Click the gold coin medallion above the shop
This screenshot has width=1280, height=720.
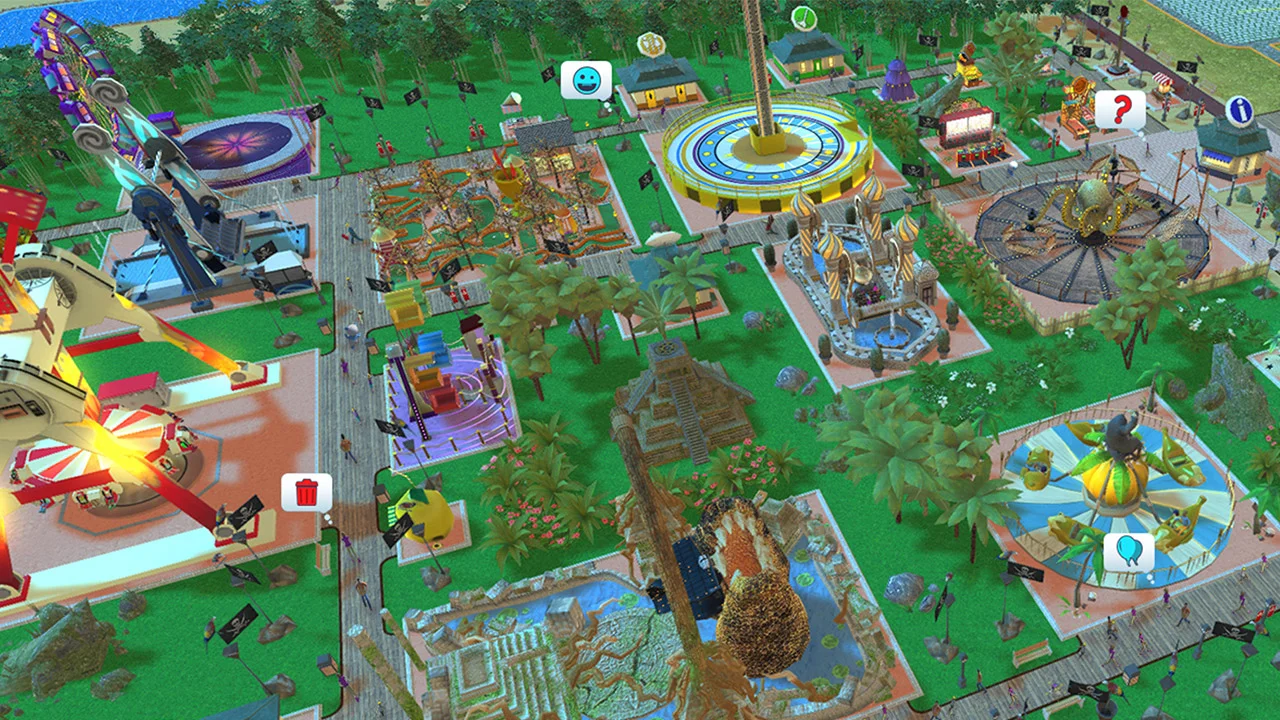pyautogui.click(x=652, y=45)
